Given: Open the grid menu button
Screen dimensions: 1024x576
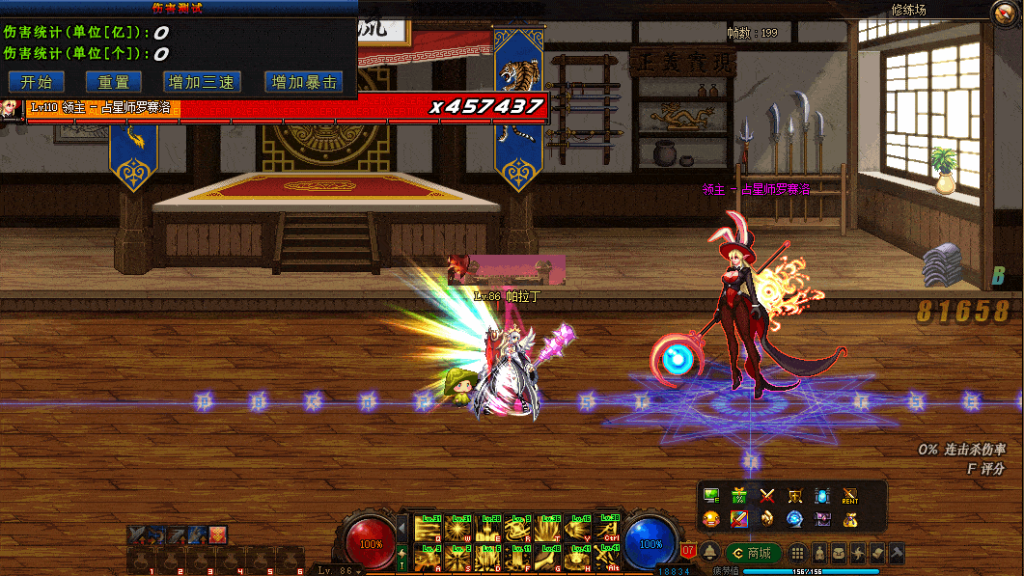Looking at the screenshot, I should (x=797, y=553).
